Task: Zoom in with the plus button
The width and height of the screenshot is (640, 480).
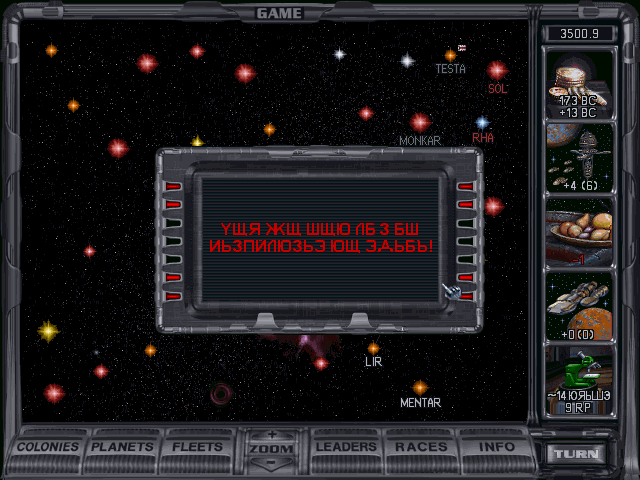Action: (x=271, y=435)
